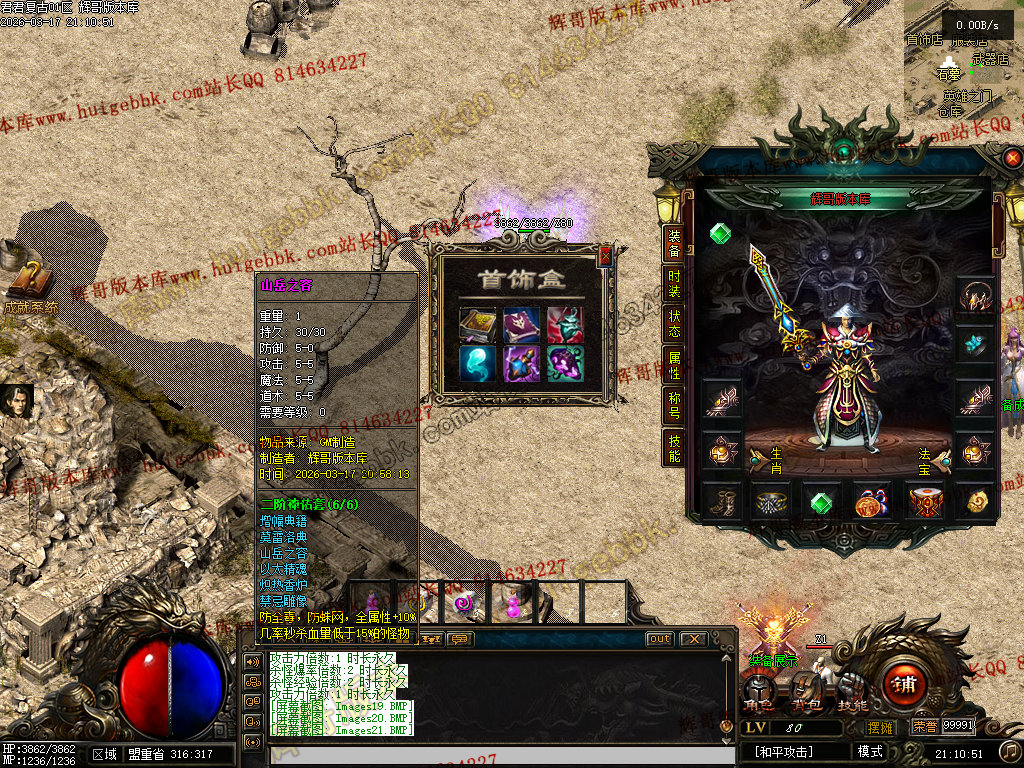
Task: Pick the cyan spirit wisp jewelry item
Action: tap(476, 363)
